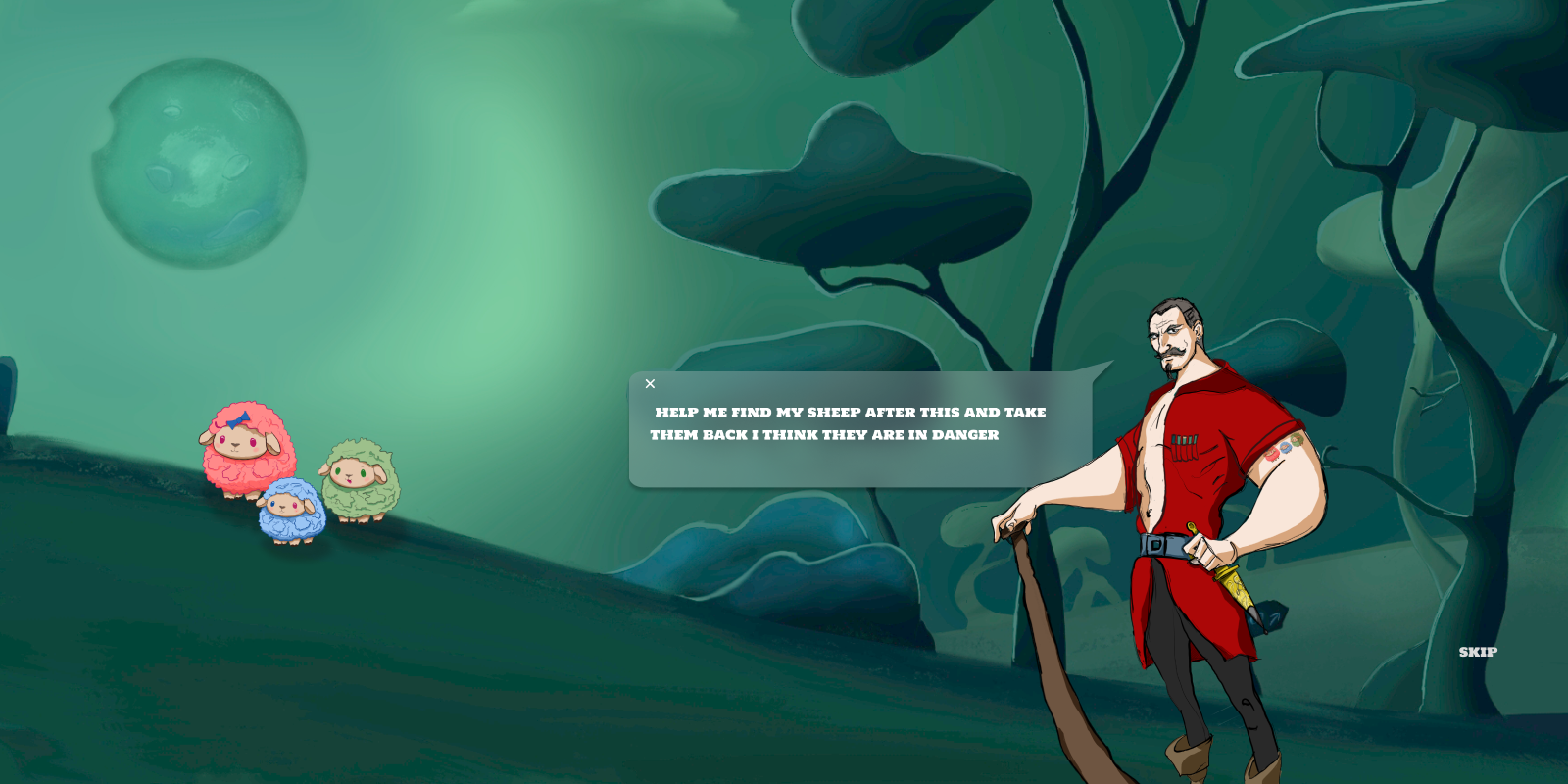This screenshot has width=1568, height=784.
Task: Select the blue bow on the pink sheep
Action: (x=238, y=419)
